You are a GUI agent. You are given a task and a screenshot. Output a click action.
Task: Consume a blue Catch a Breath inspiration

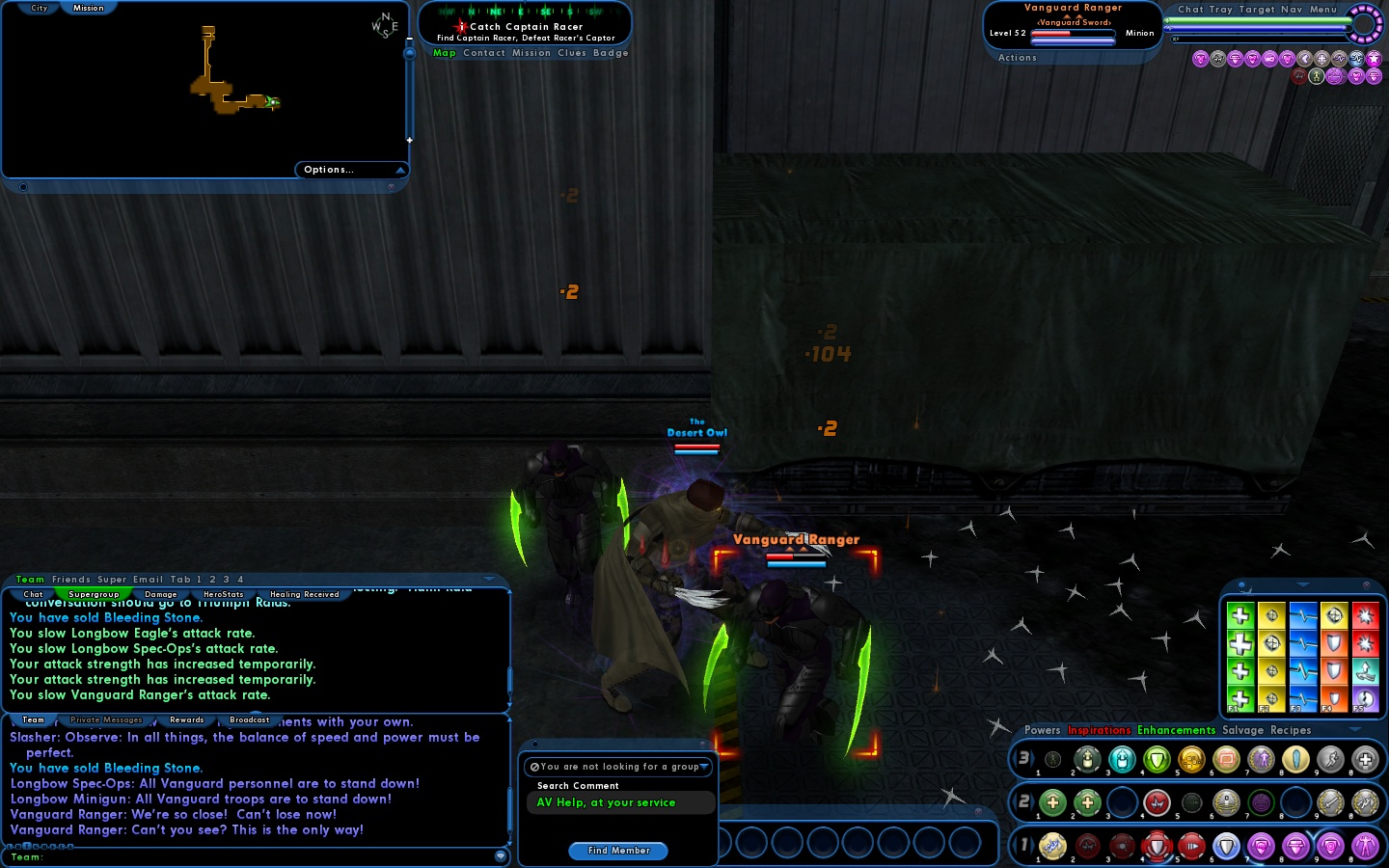pyautogui.click(x=1304, y=616)
